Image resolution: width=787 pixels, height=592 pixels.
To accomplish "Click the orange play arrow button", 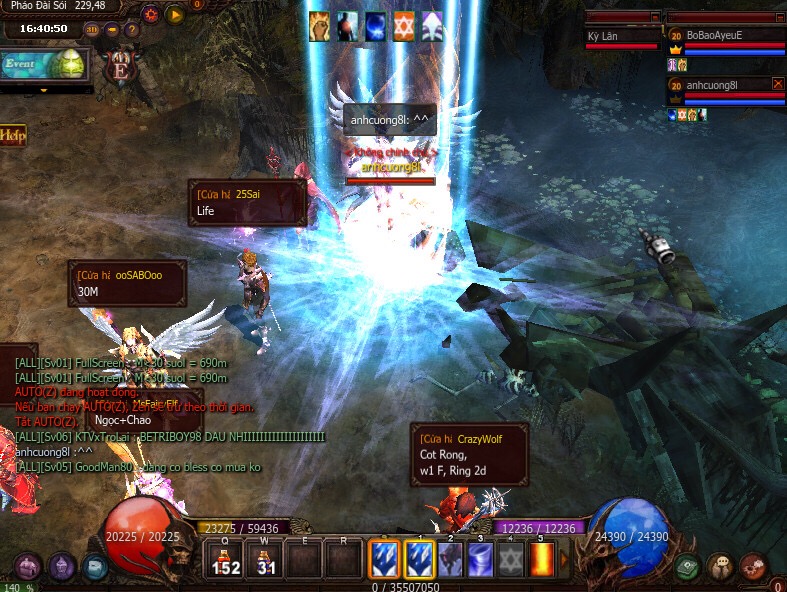I will [175, 15].
